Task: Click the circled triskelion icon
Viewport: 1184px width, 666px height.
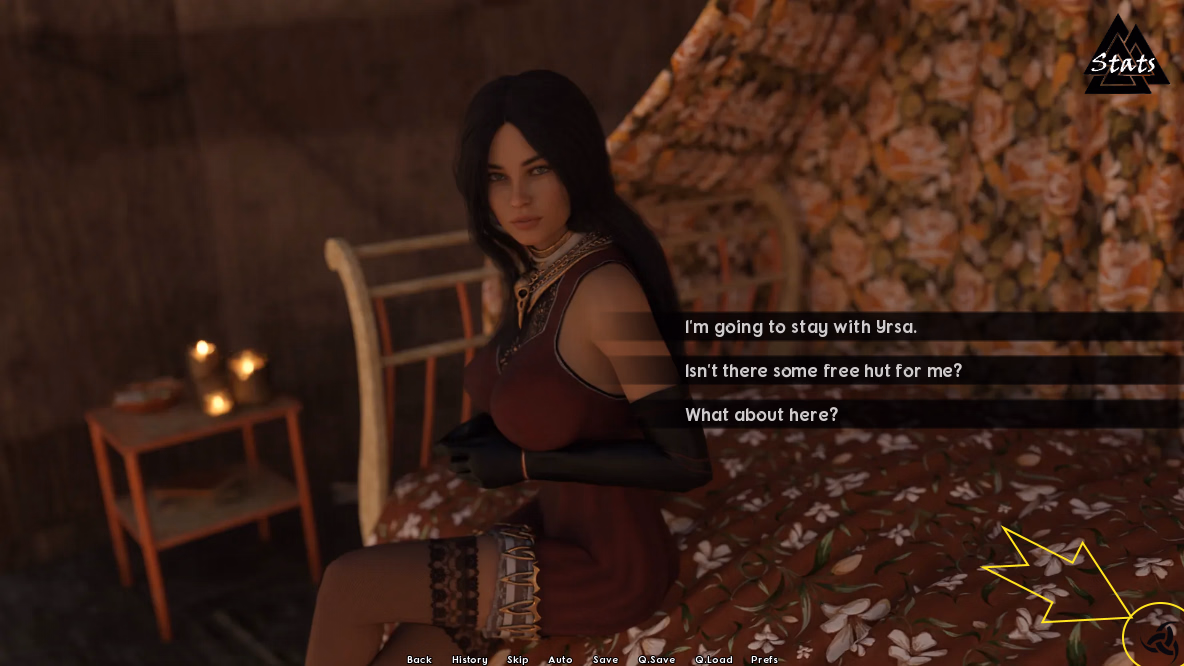Action: [1161, 636]
